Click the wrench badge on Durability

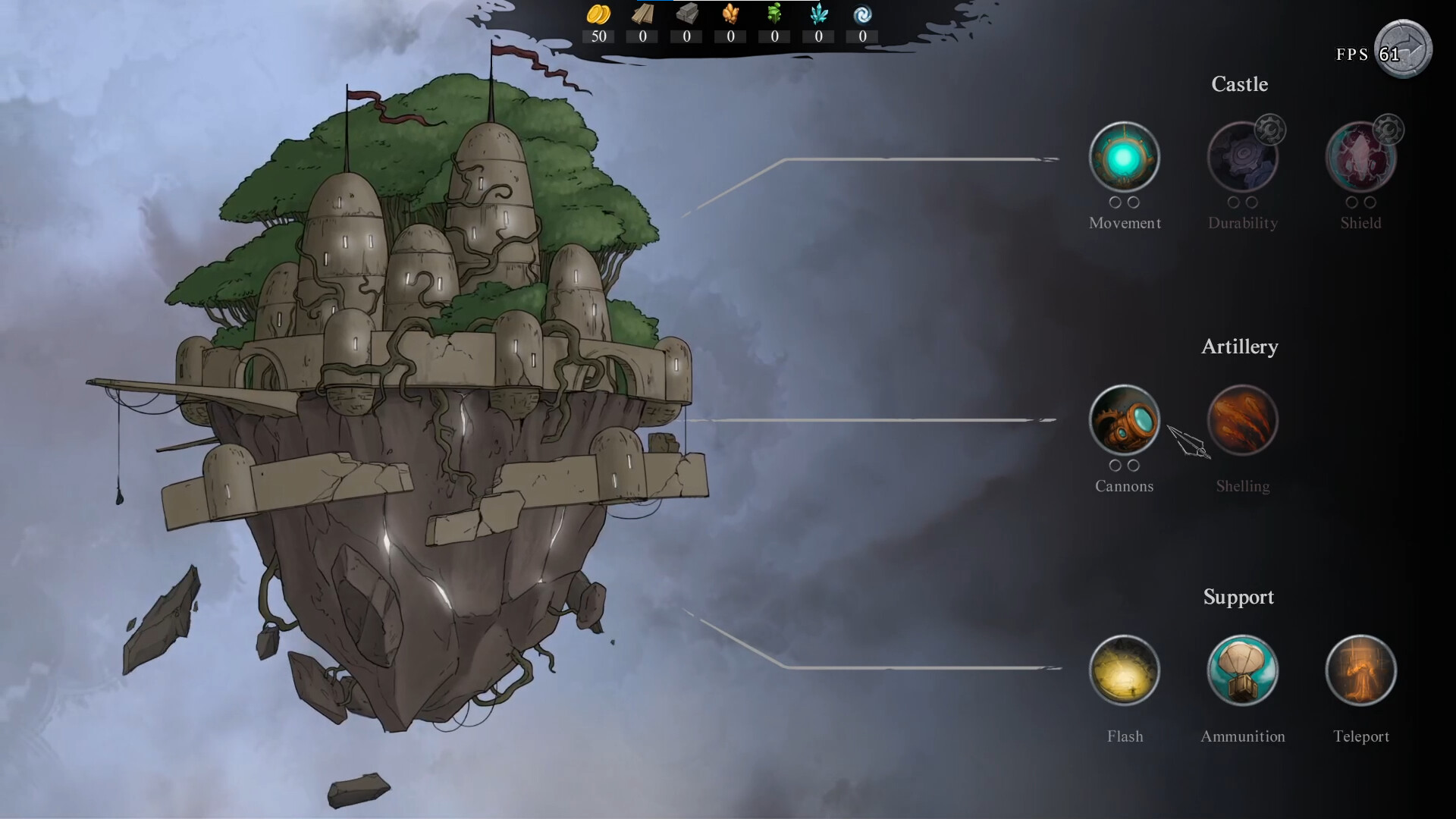tap(1271, 129)
